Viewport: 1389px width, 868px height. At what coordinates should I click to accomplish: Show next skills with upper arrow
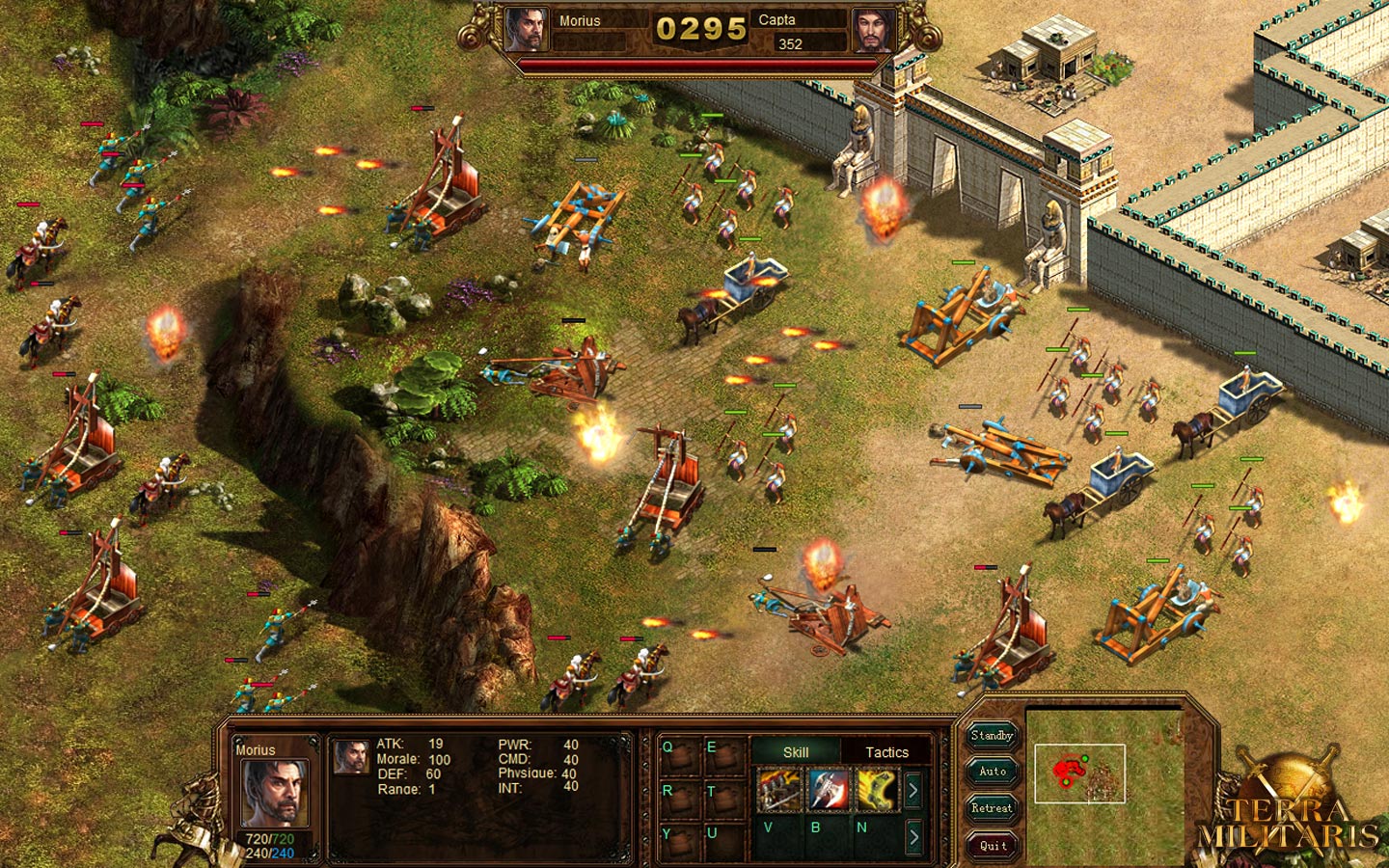tap(913, 791)
